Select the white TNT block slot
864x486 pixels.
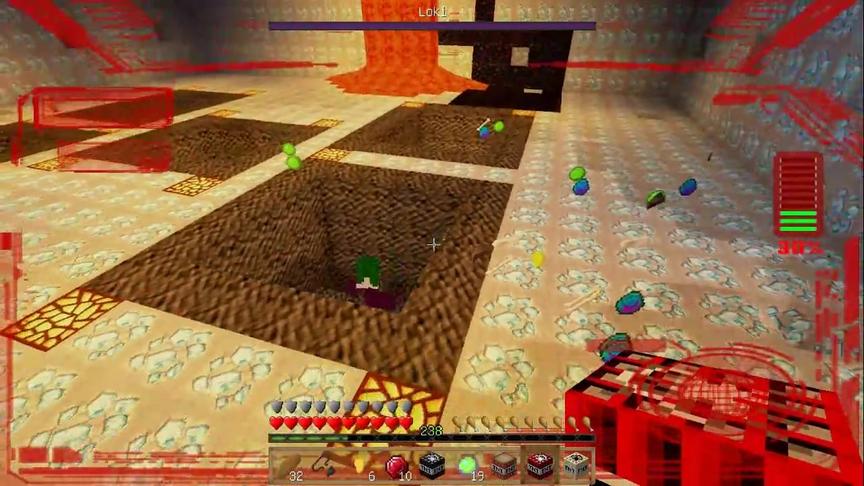tap(575, 465)
